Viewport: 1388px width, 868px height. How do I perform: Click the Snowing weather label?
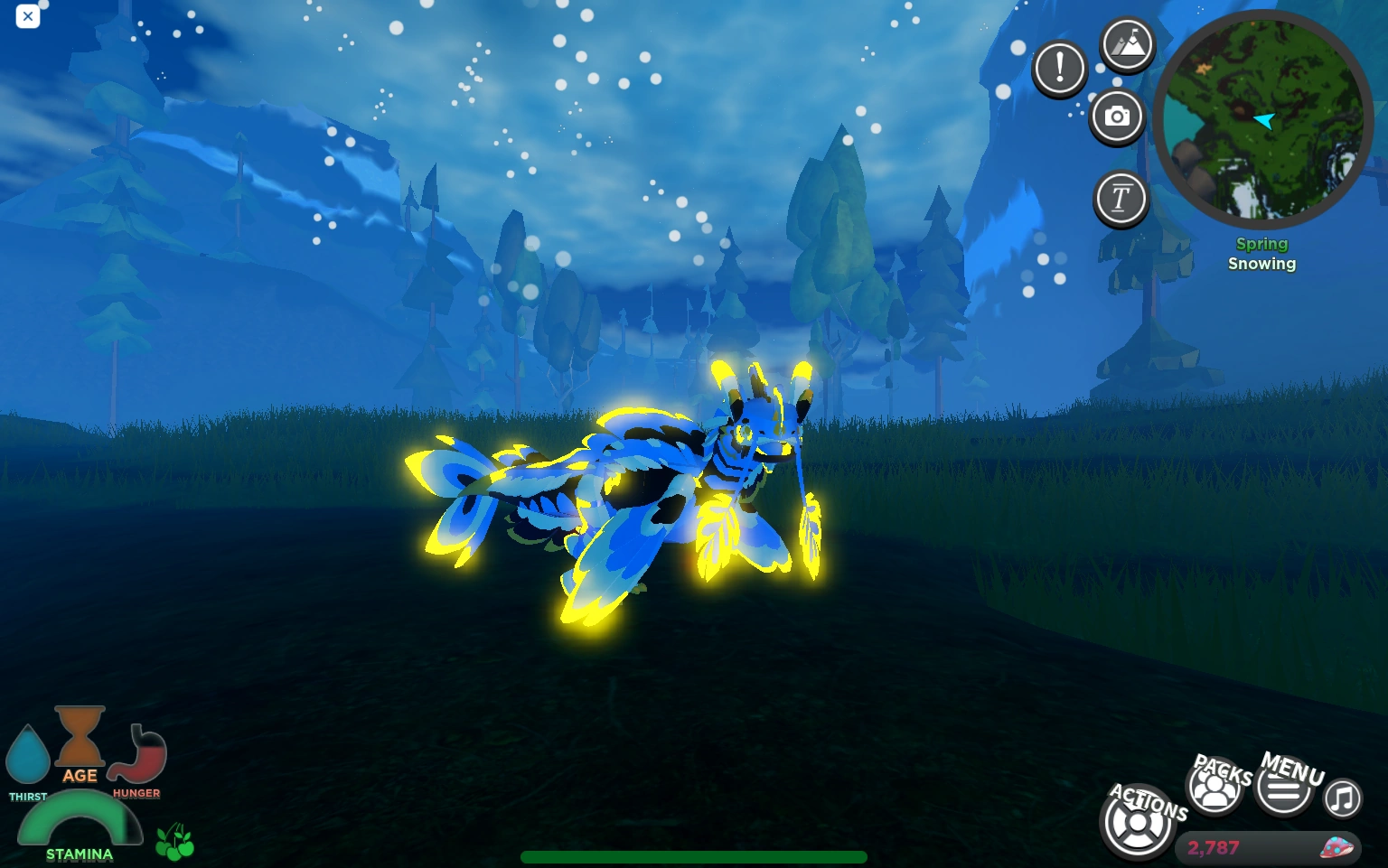(x=1261, y=263)
